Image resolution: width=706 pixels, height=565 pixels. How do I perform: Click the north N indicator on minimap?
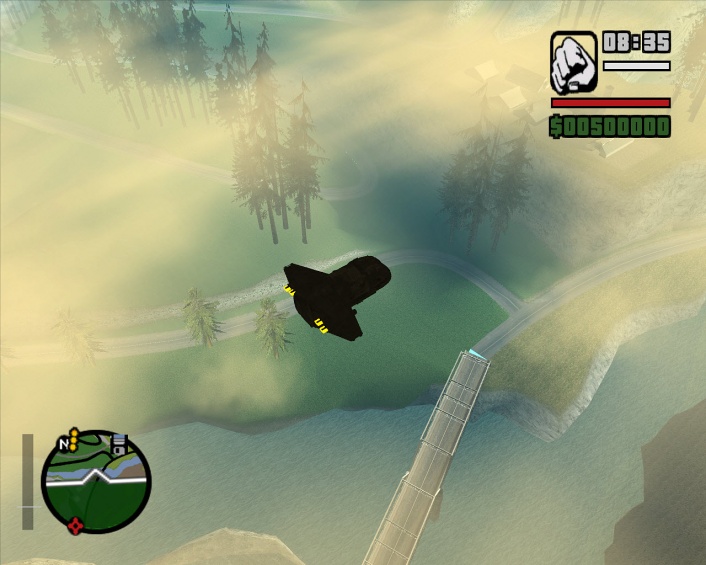pyautogui.click(x=65, y=443)
